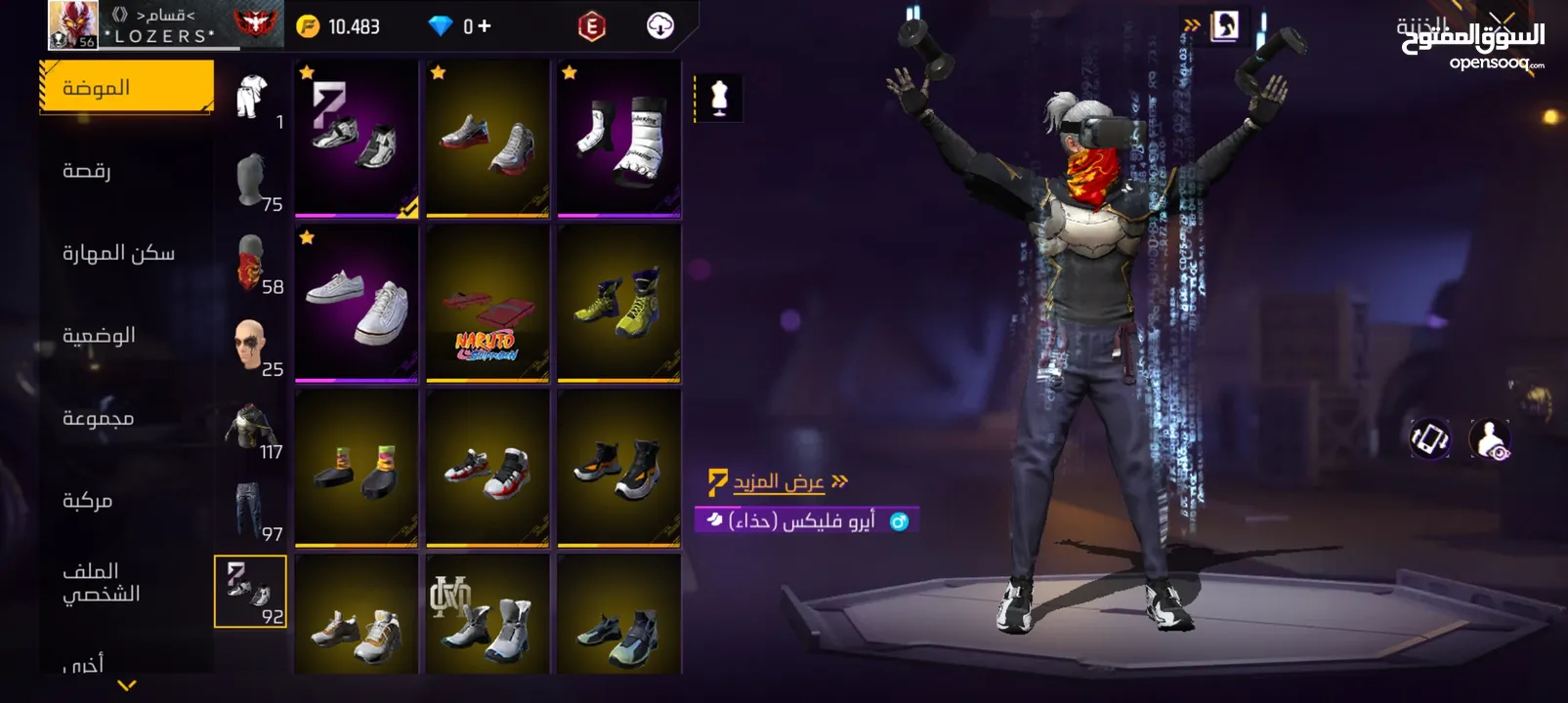Switch to the مجموعة collection tab
The image size is (1568, 703).
(x=98, y=419)
